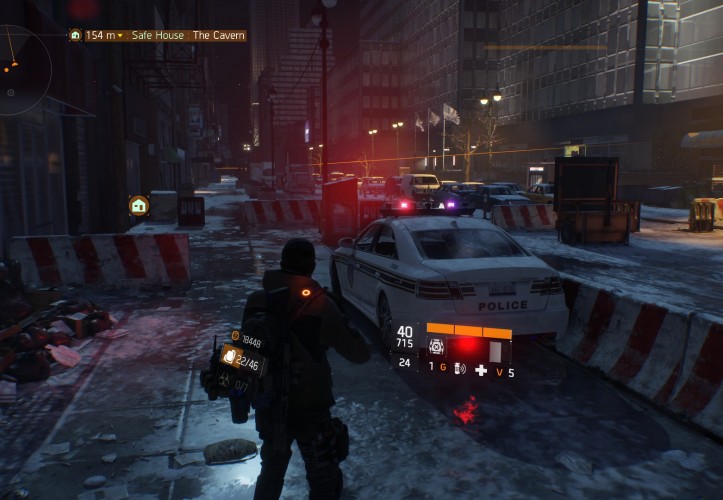
Task: Use the medkit cross icon
Action: coord(481,370)
